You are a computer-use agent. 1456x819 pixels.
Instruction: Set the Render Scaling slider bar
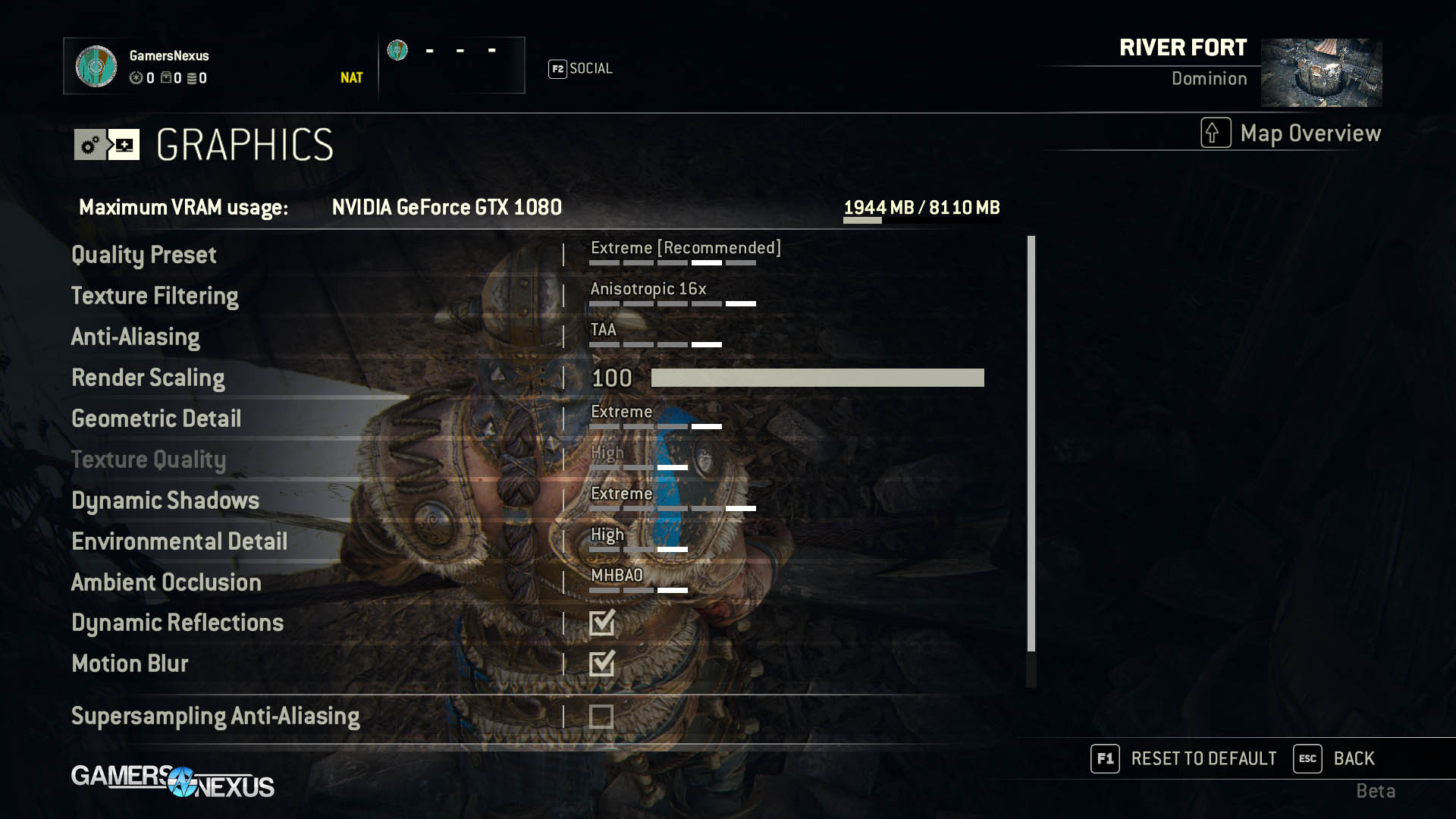click(x=817, y=378)
